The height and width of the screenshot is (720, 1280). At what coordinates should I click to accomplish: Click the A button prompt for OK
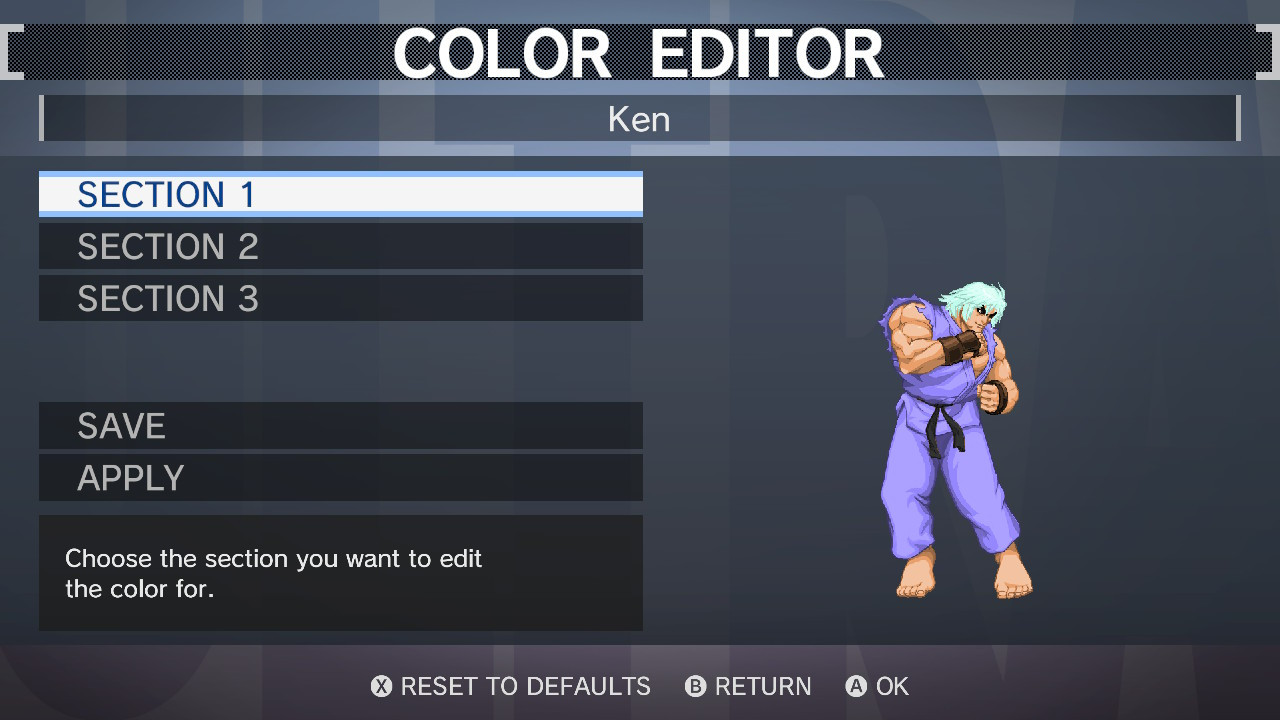point(855,687)
